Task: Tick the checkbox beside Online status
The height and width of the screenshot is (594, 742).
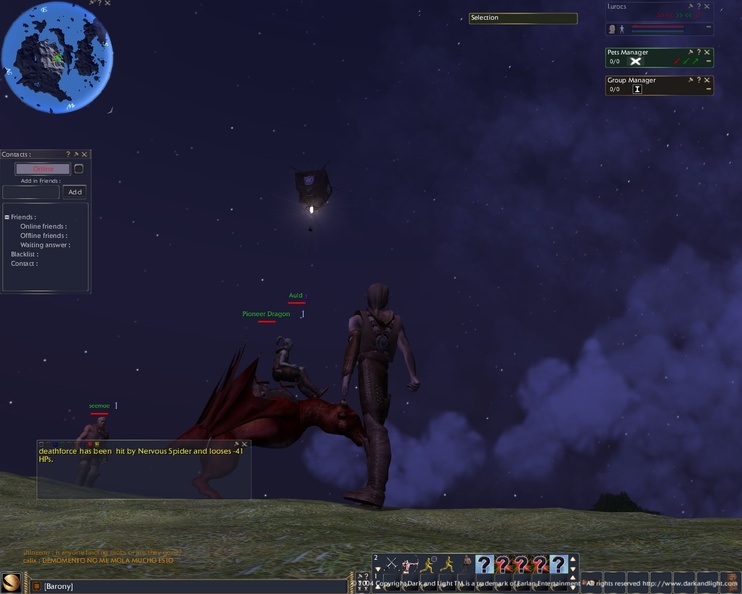Action: point(79,169)
